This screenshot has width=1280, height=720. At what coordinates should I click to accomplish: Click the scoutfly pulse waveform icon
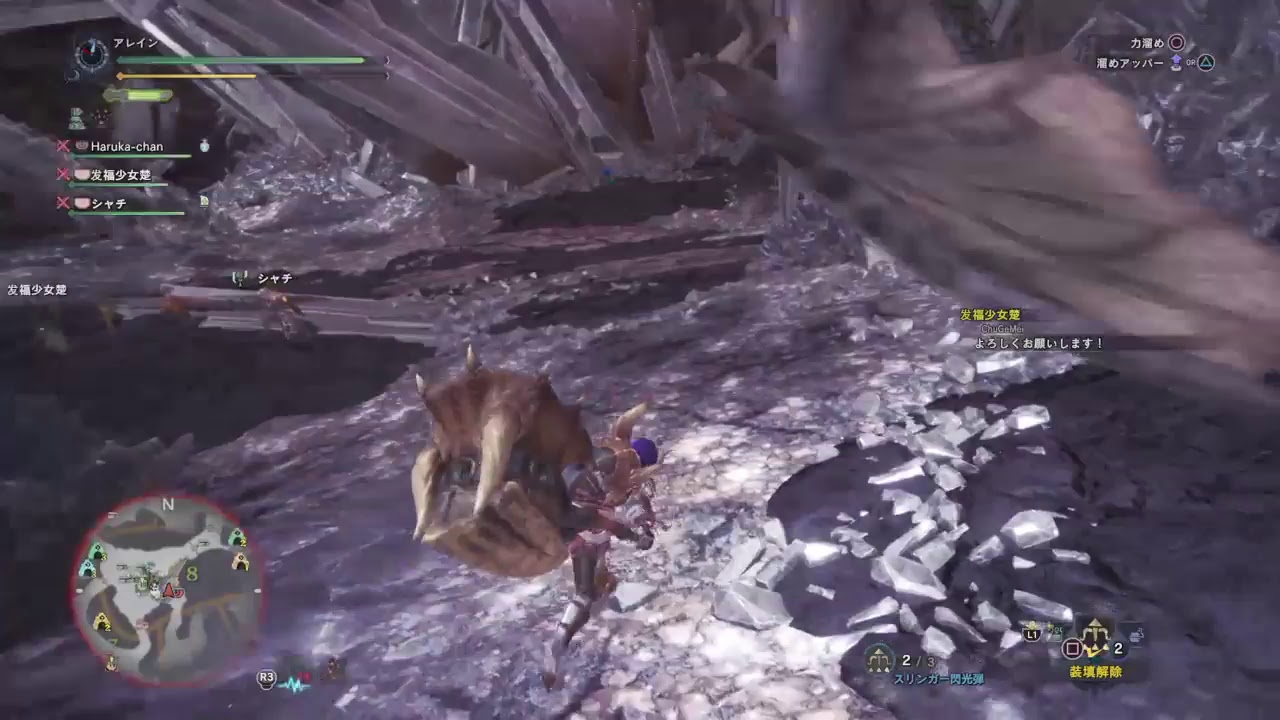point(294,684)
